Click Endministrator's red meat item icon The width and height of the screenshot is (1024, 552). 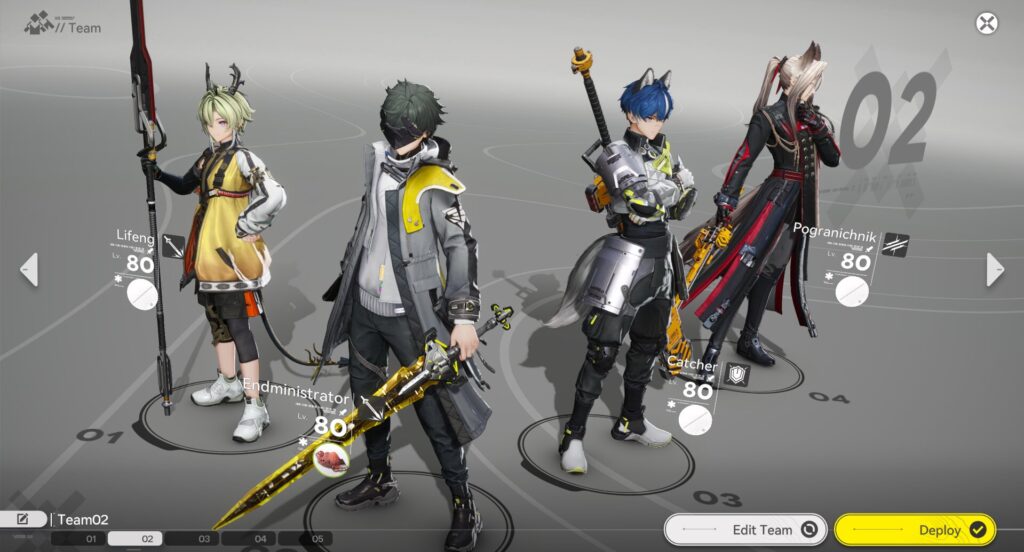[330, 458]
